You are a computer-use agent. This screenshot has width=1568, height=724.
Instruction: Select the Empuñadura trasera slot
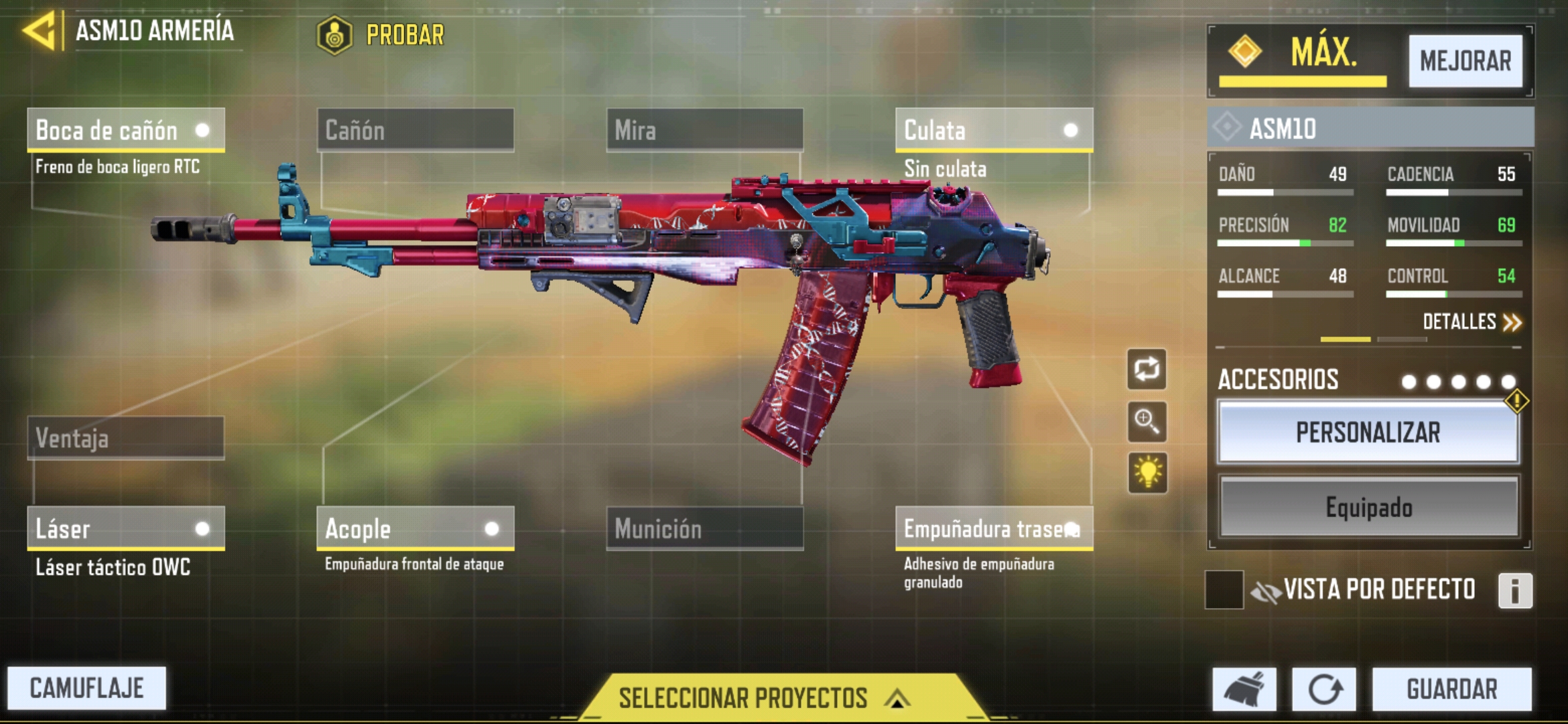pyautogui.click(x=994, y=528)
